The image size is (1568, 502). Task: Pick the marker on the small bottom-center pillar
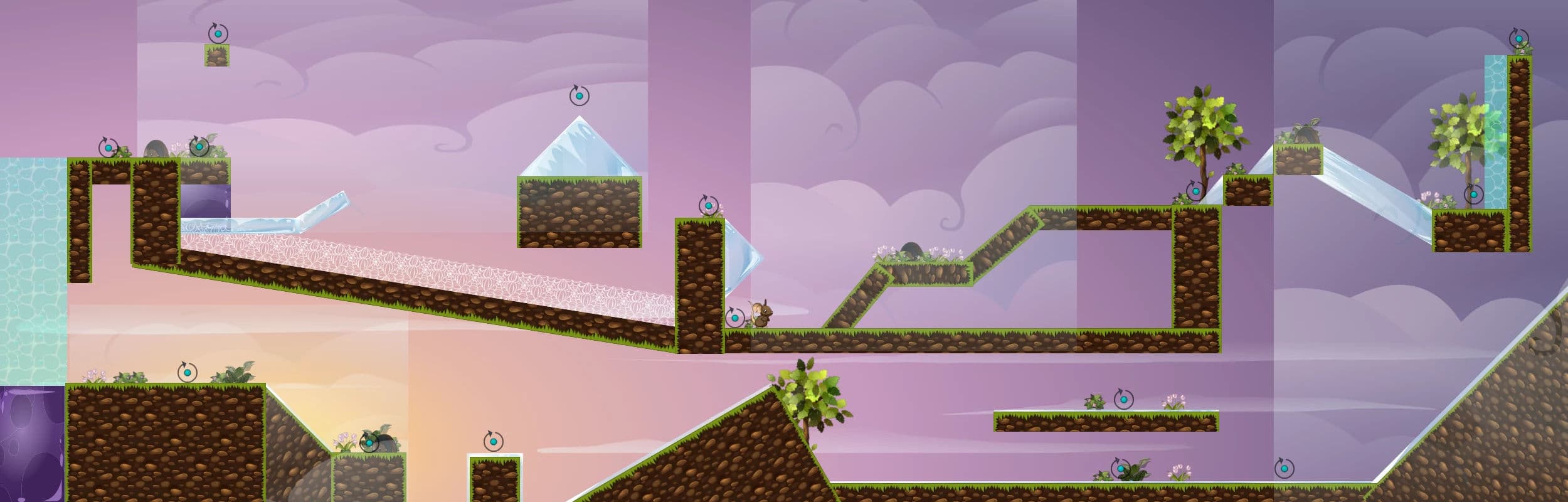pos(494,441)
